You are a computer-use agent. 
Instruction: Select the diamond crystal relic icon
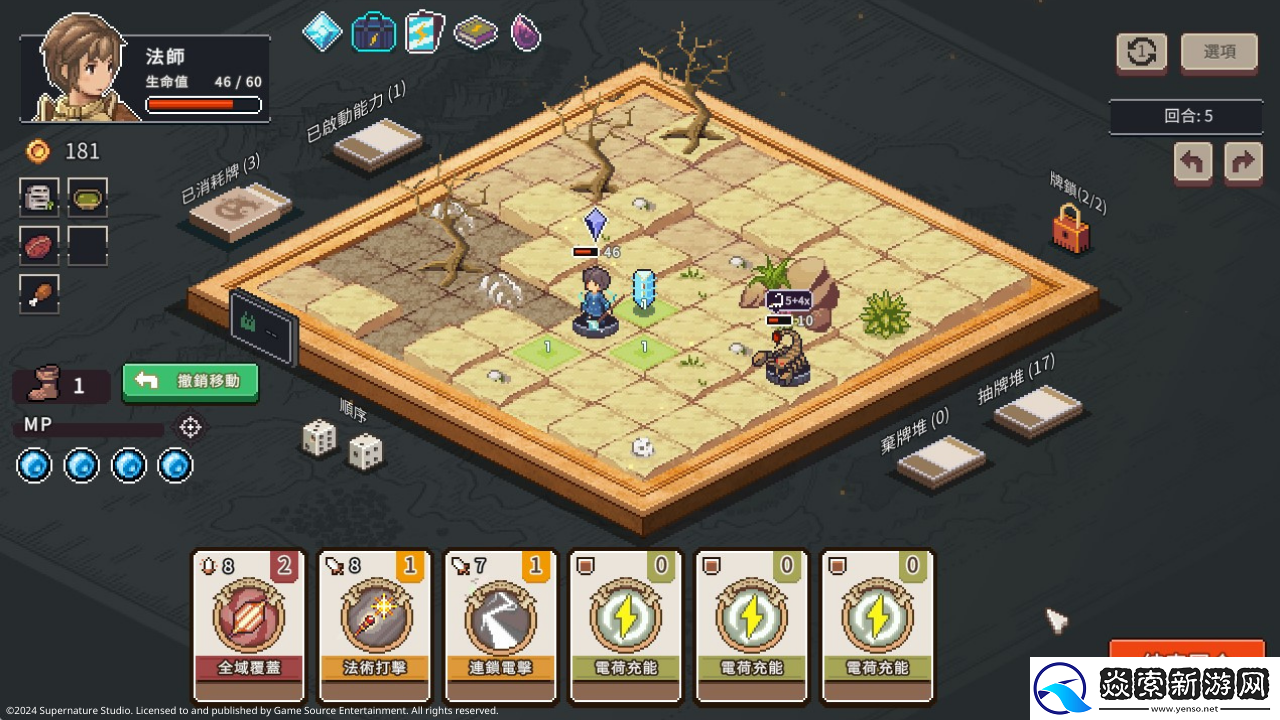pyautogui.click(x=322, y=32)
